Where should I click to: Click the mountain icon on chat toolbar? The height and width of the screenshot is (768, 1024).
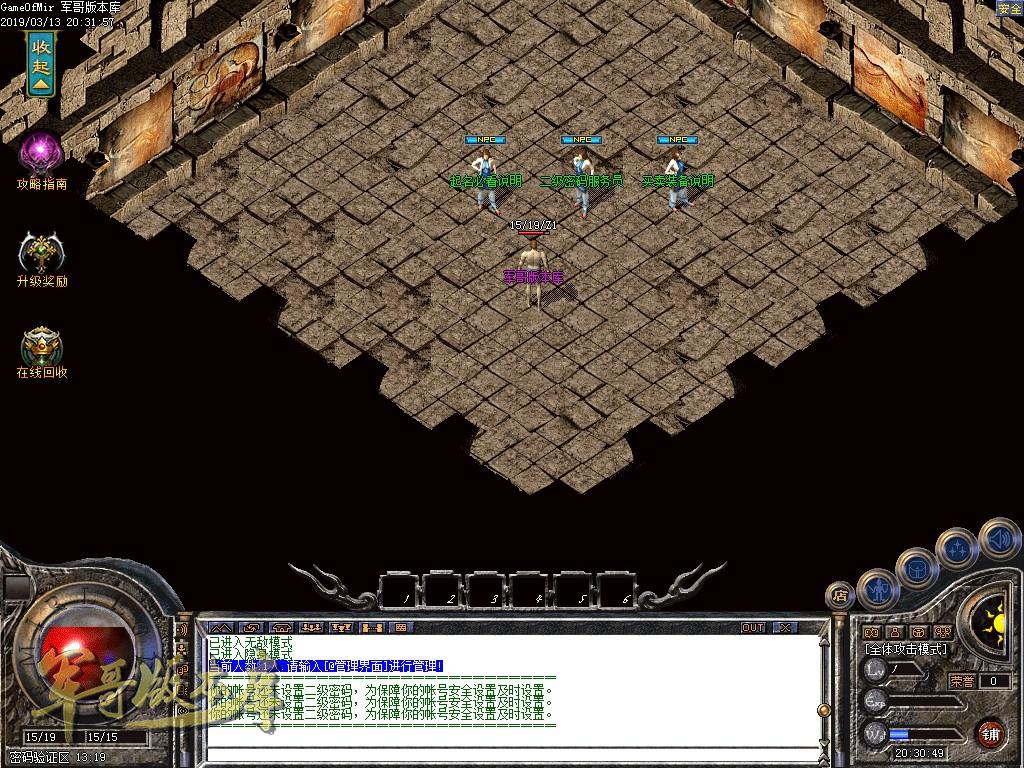pyautogui.click(x=219, y=628)
